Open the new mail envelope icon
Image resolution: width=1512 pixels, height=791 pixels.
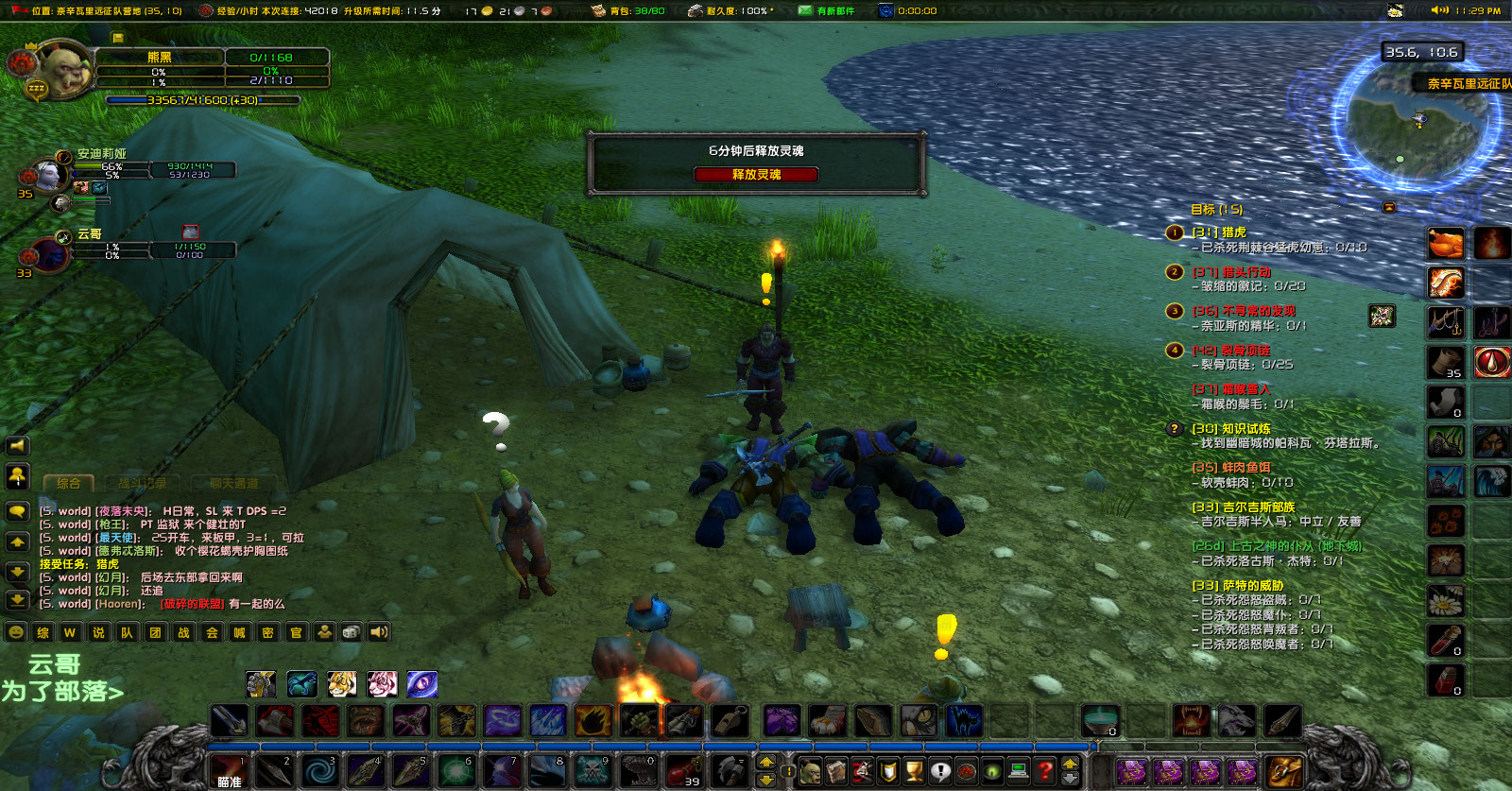tap(807, 10)
